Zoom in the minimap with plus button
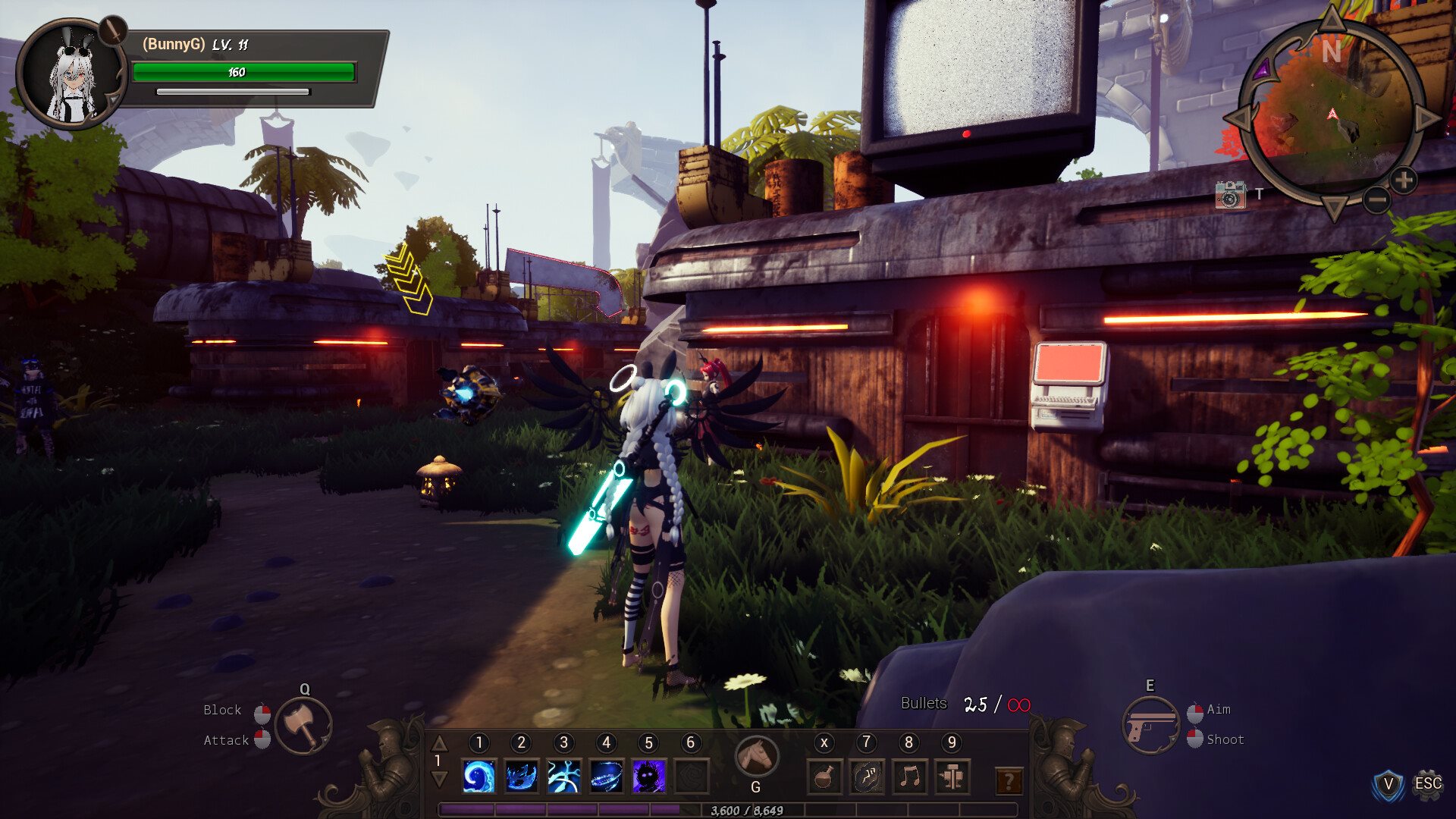1456x819 pixels. click(x=1404, y=180)
